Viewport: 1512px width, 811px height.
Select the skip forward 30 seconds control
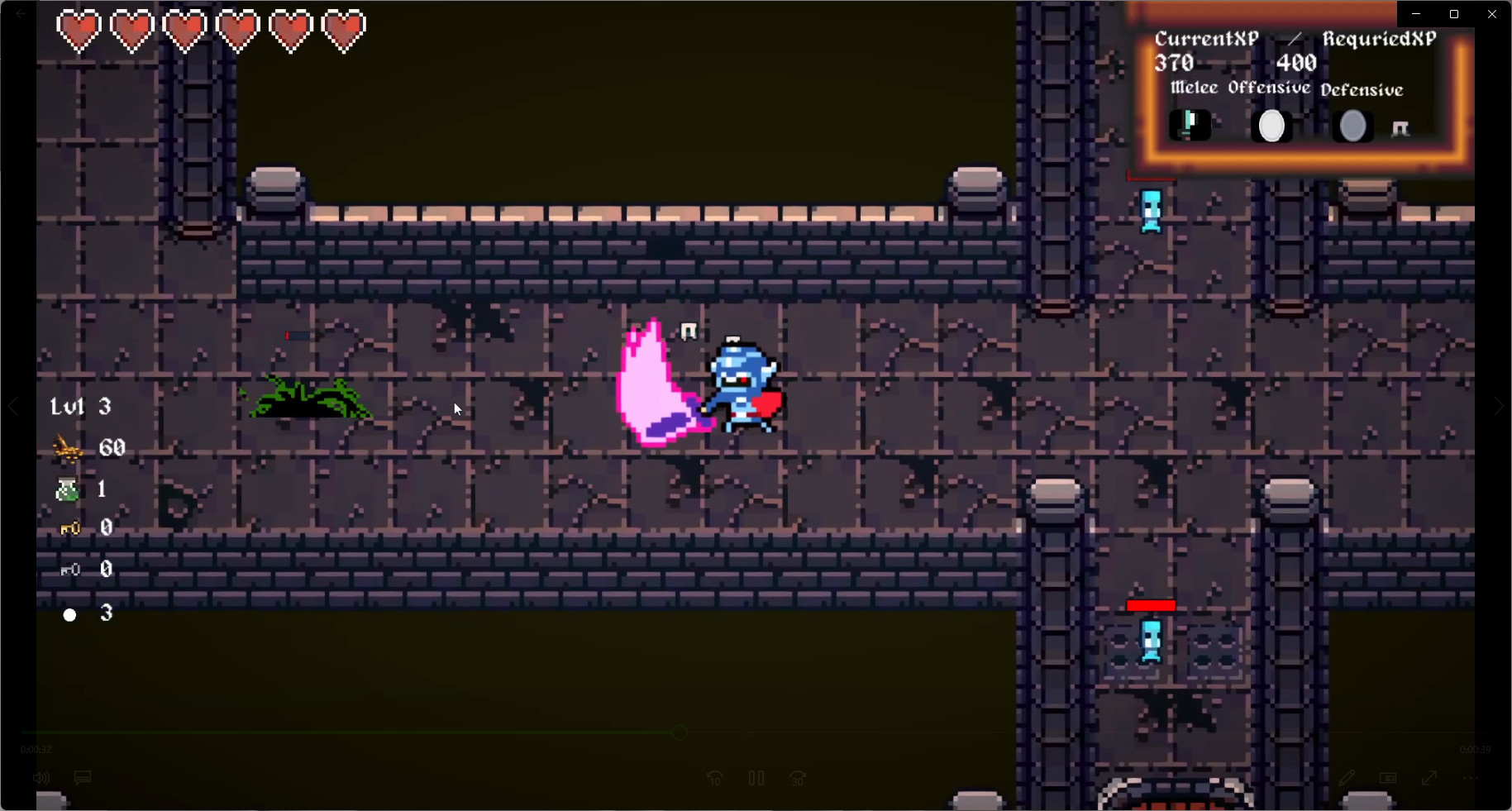797,778
